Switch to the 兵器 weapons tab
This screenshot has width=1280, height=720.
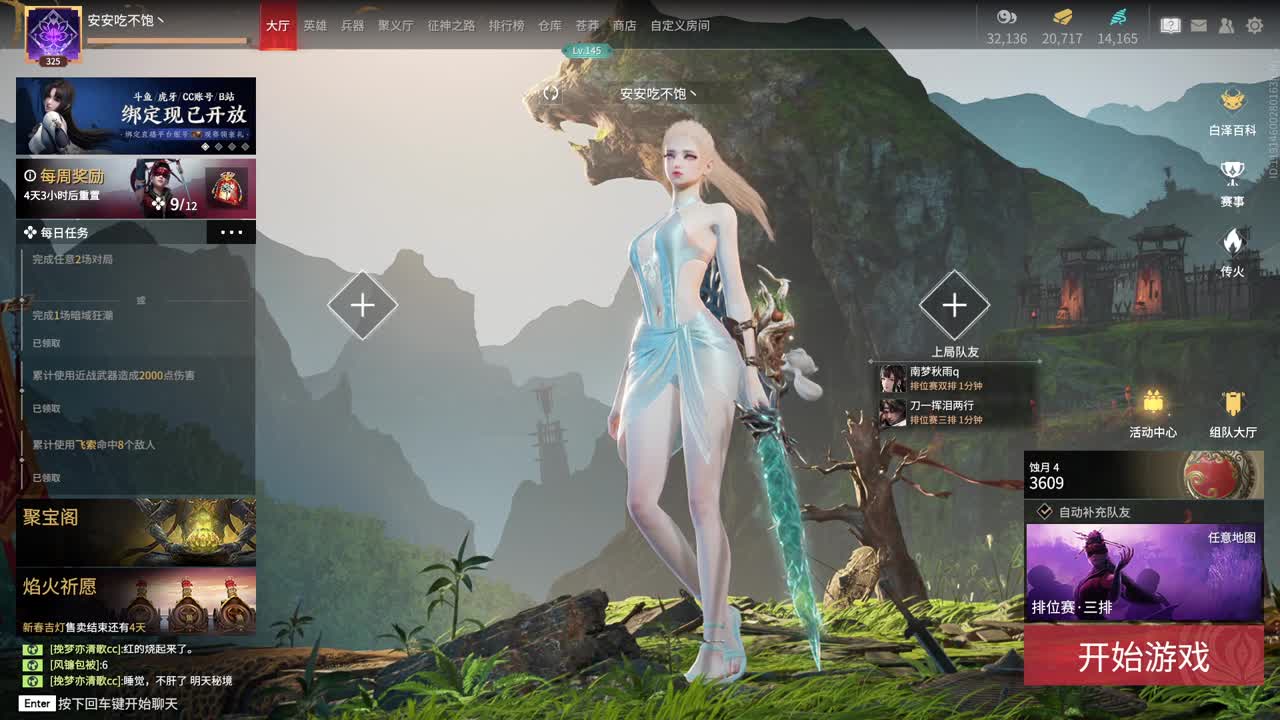coord(352,25)
